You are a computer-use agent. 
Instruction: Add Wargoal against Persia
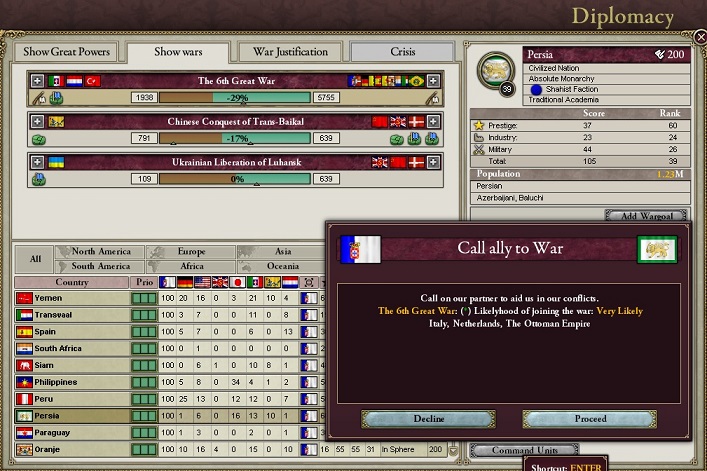pos(646,216)
